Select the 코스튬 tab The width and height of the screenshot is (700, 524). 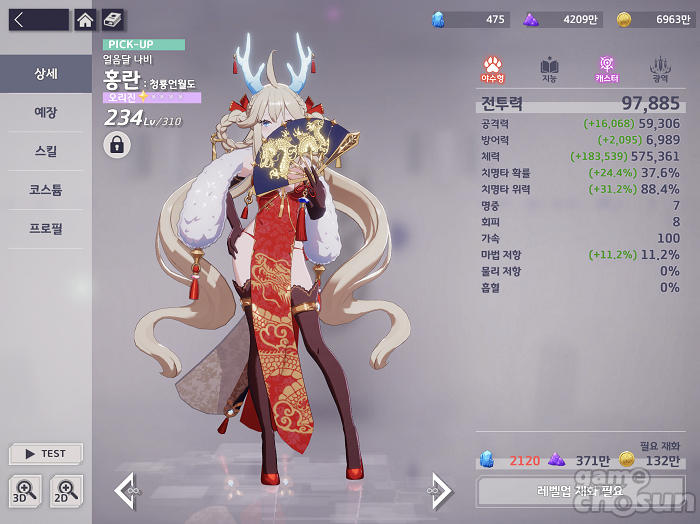click(46, 190)
